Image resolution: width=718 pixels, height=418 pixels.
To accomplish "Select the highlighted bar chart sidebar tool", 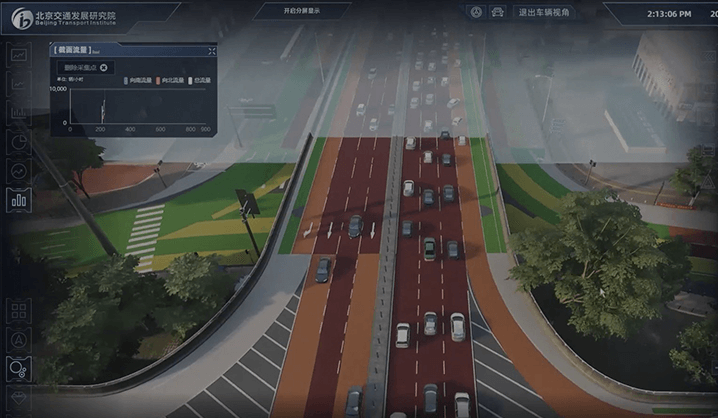I will tap(19, 199).
